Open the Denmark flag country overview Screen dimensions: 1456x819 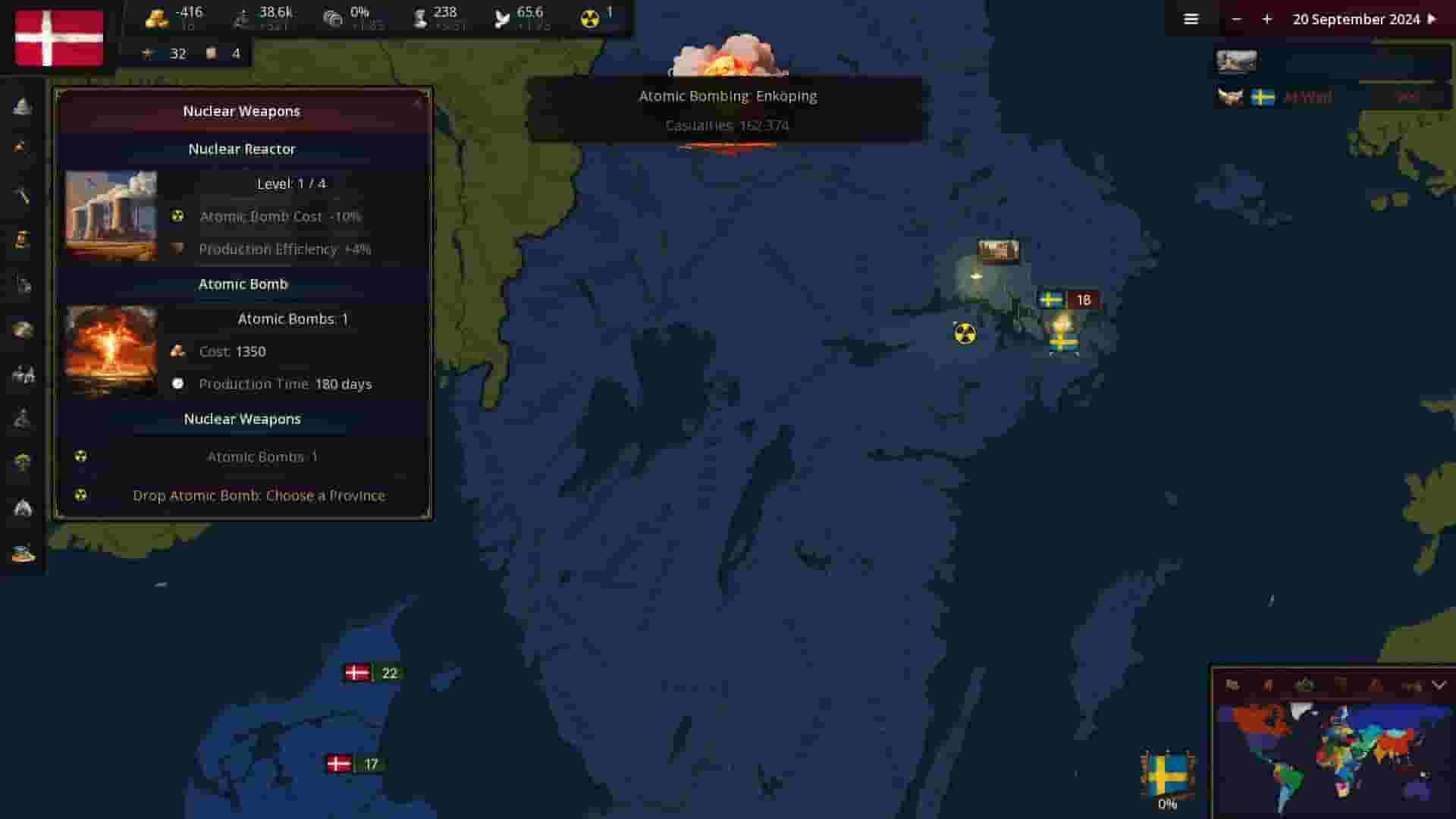tap(58, 38)
